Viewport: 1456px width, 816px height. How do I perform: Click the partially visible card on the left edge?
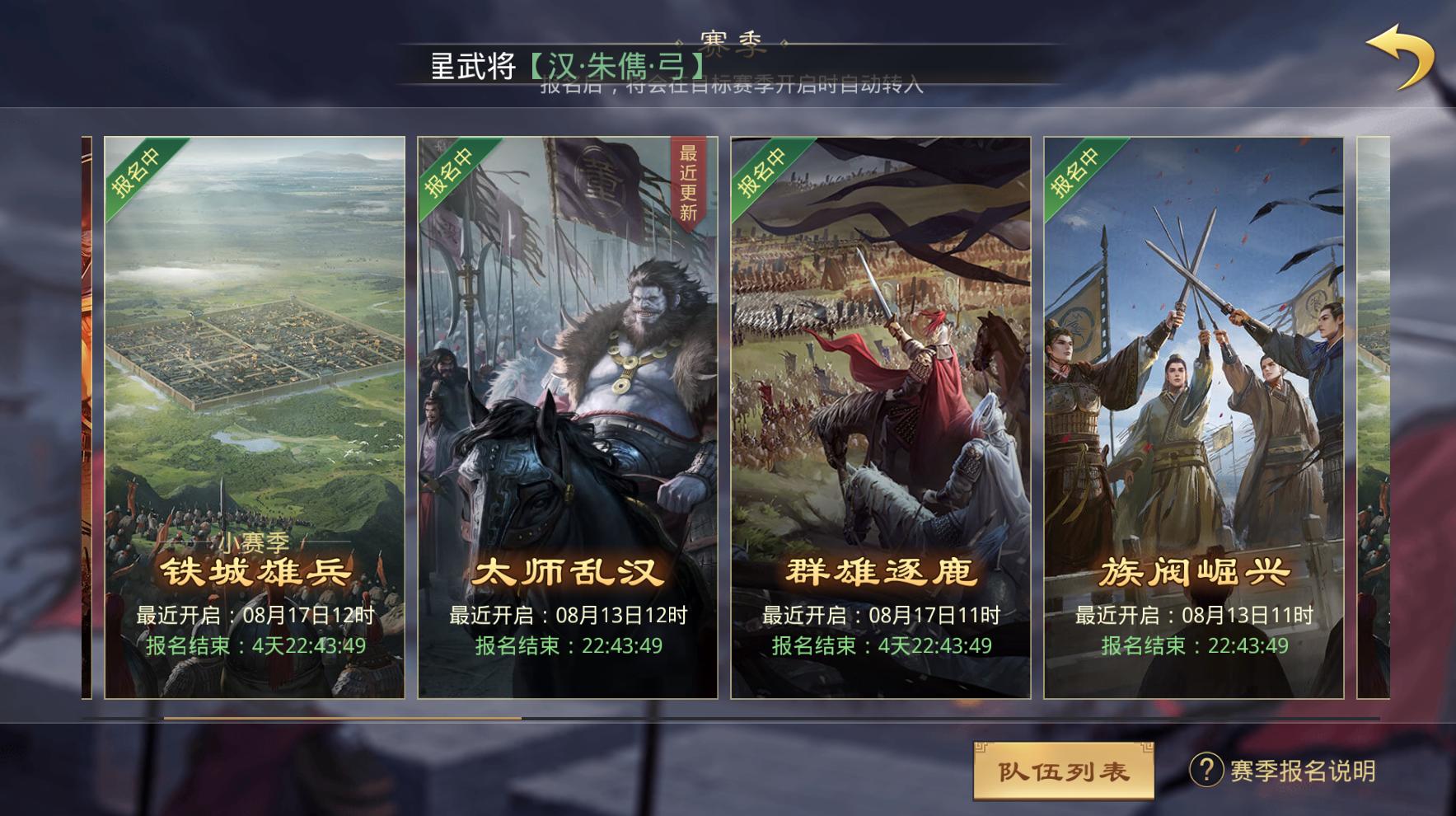(x=85, y=412)
